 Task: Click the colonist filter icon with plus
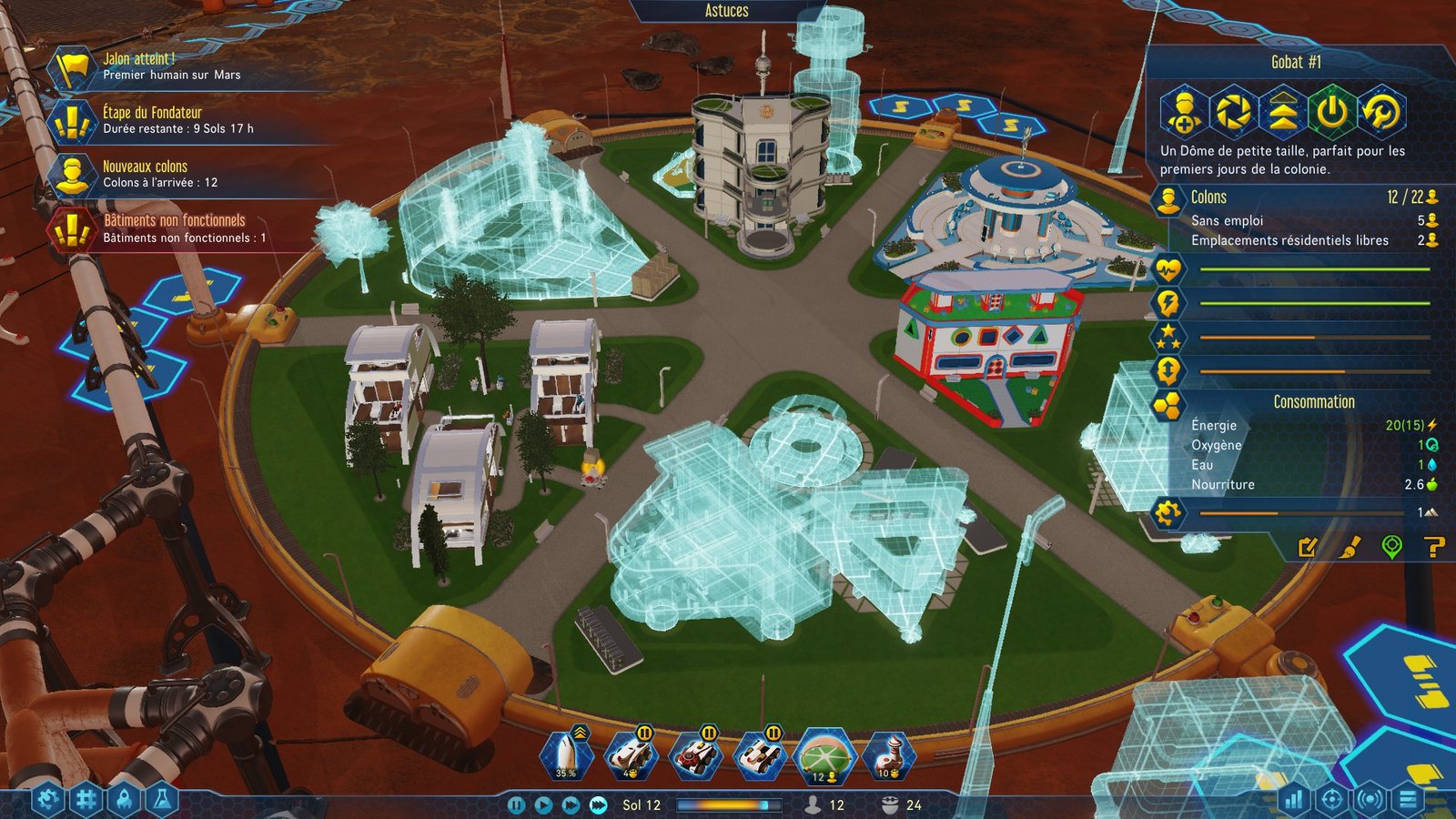[x=1183, y=112]
